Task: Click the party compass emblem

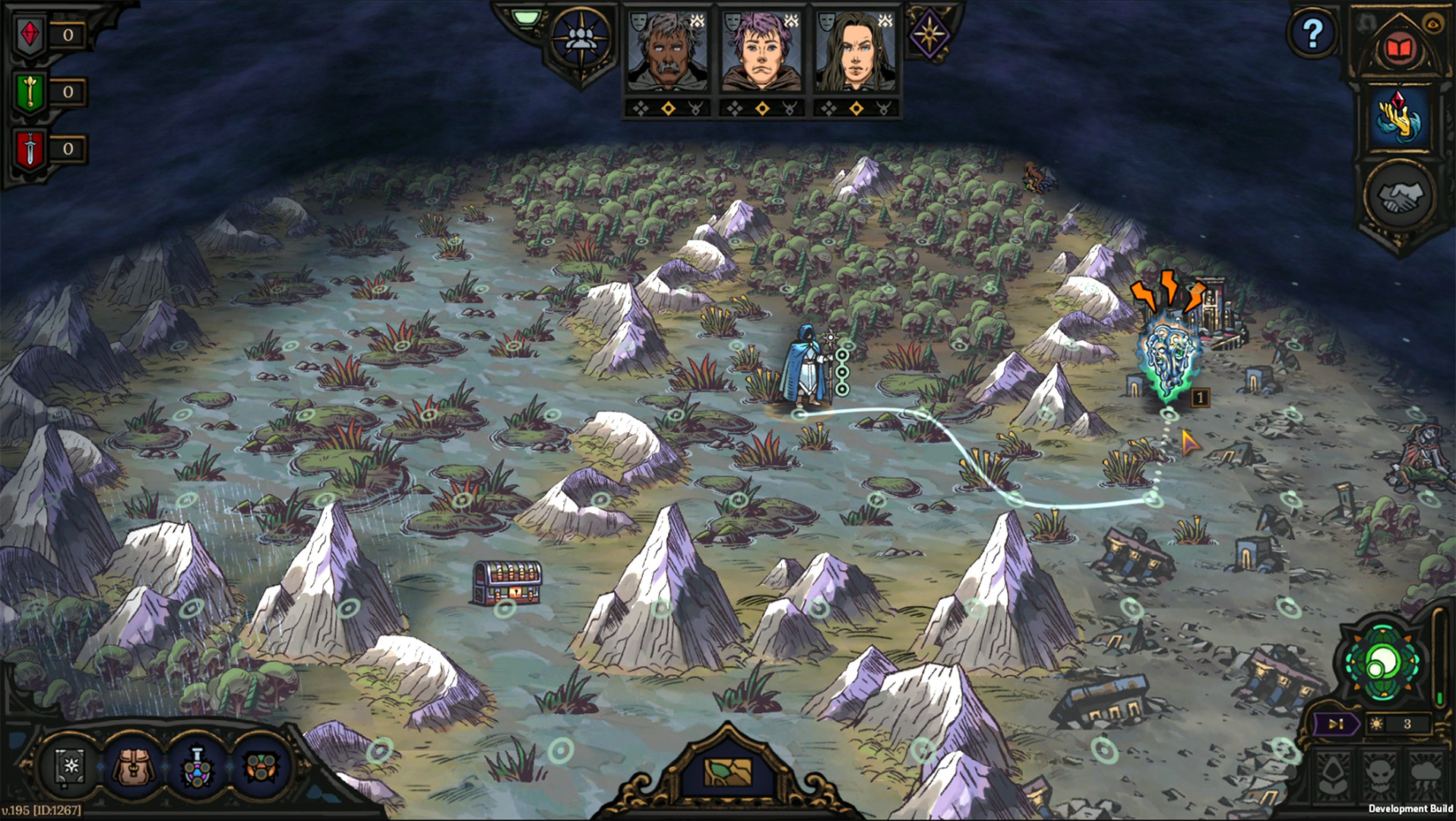Action: 581,40
